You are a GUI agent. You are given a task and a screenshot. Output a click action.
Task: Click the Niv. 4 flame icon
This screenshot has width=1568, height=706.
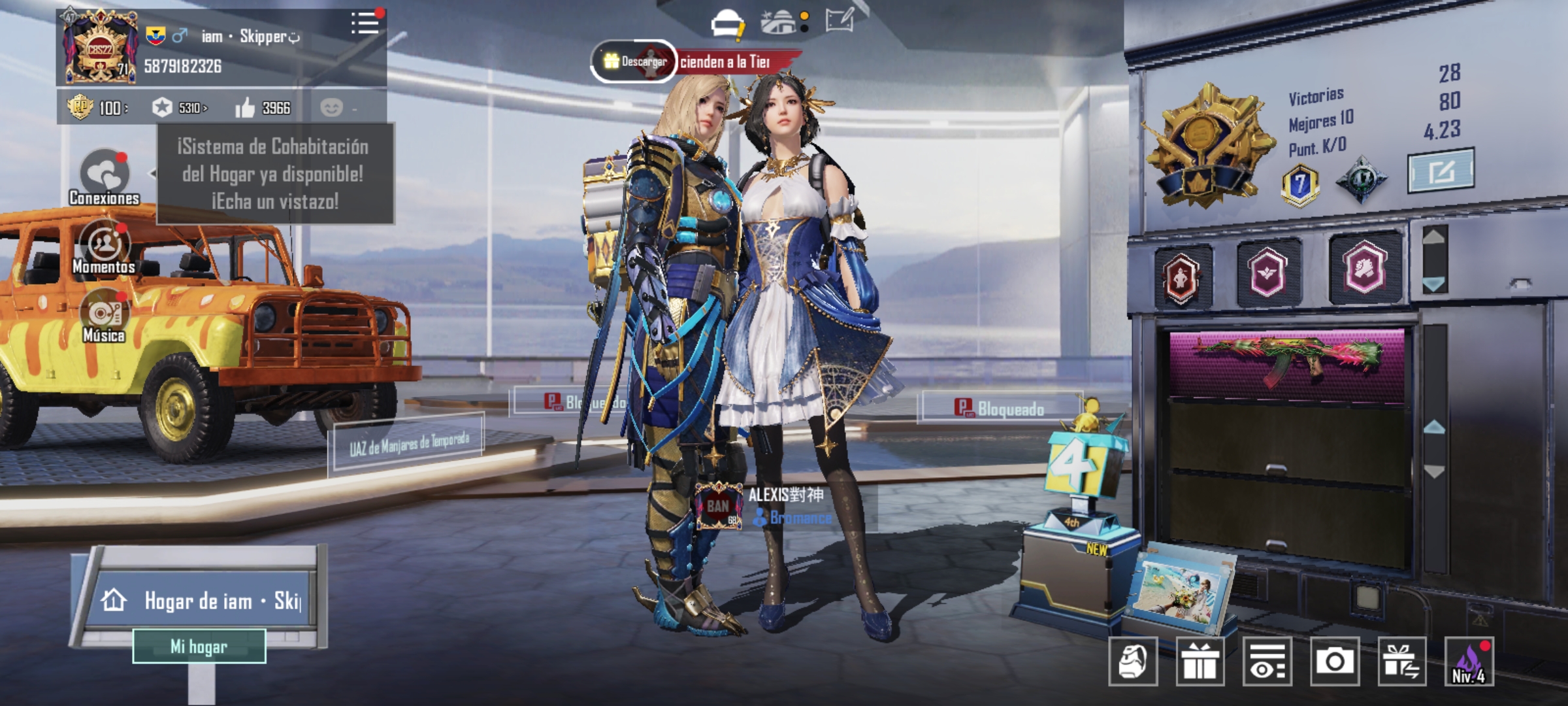tap(1469, 662)
